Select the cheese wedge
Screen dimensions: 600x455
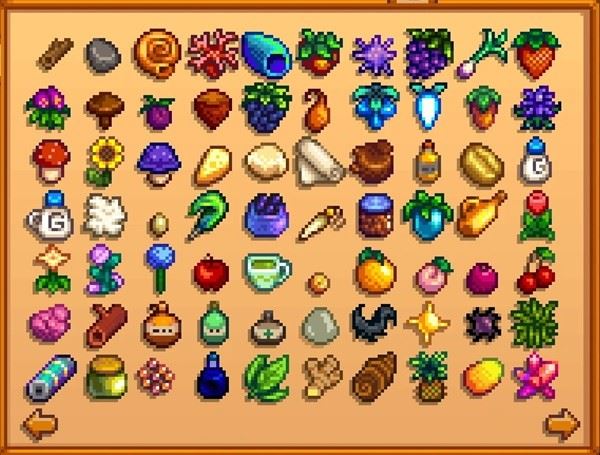[x=212, y=160]
